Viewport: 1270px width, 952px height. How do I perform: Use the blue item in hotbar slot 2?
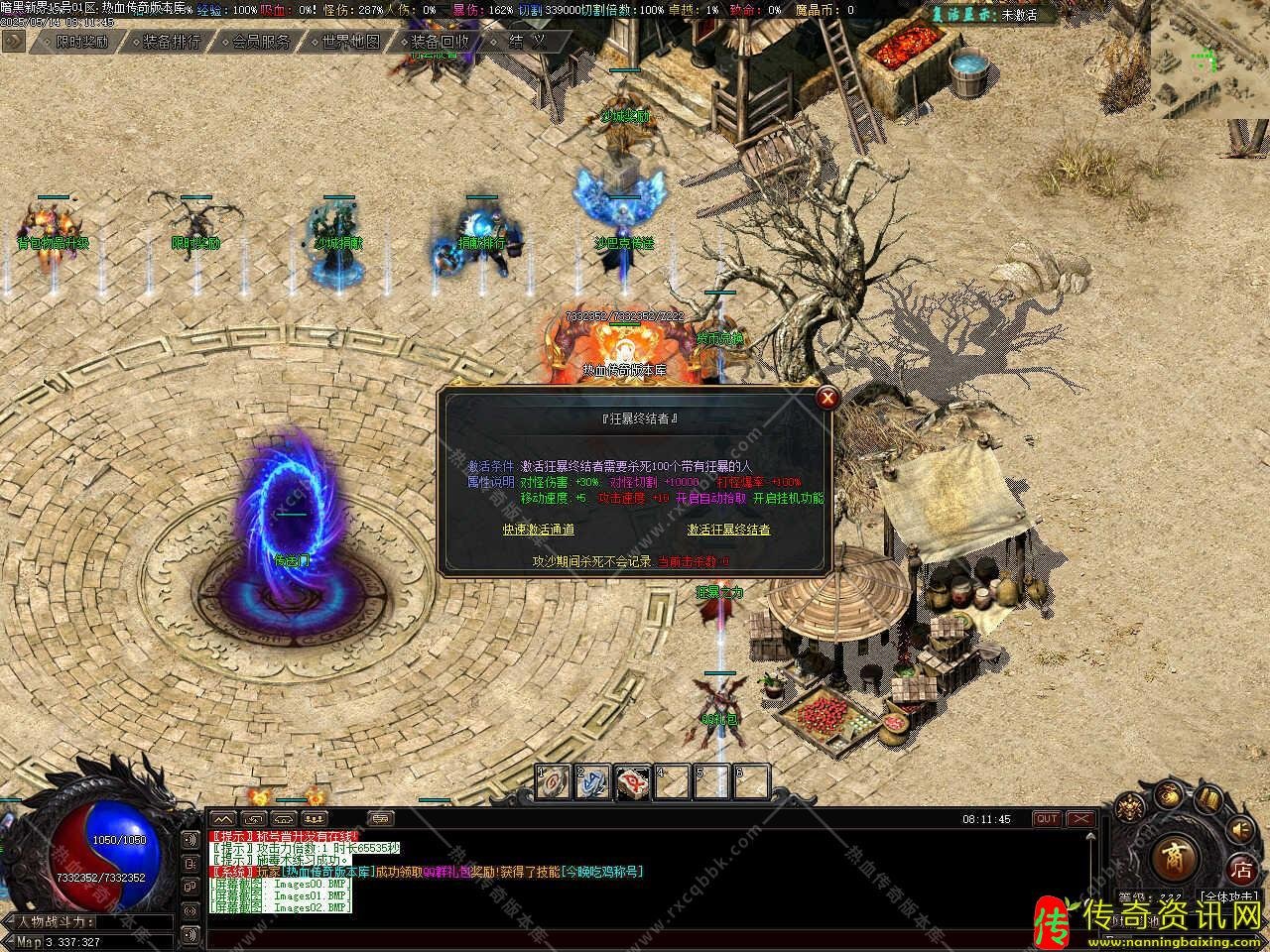[593, 781]
